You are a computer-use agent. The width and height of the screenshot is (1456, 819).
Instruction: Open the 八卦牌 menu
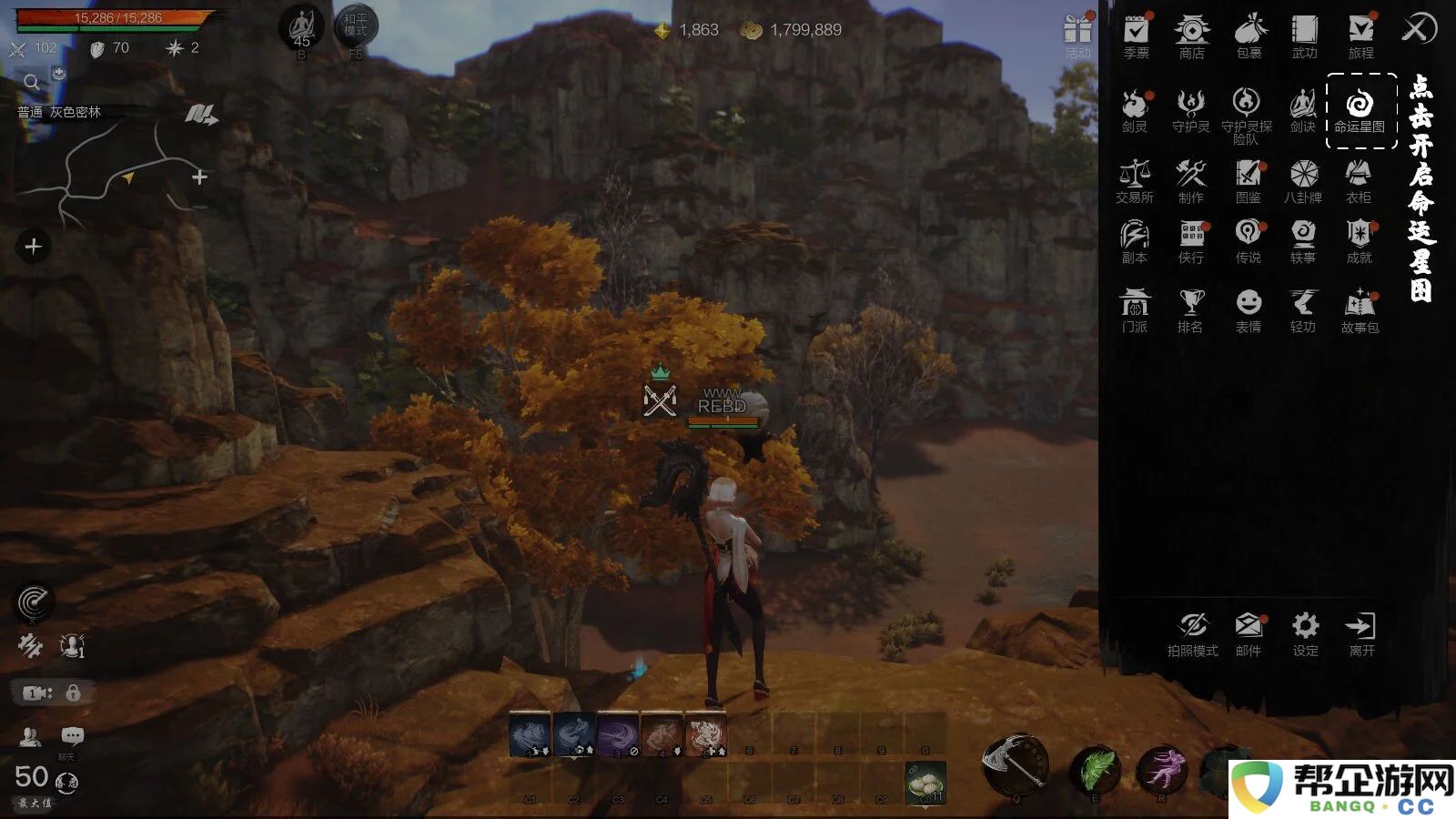pyautogui.click(x=1303, y=178)
